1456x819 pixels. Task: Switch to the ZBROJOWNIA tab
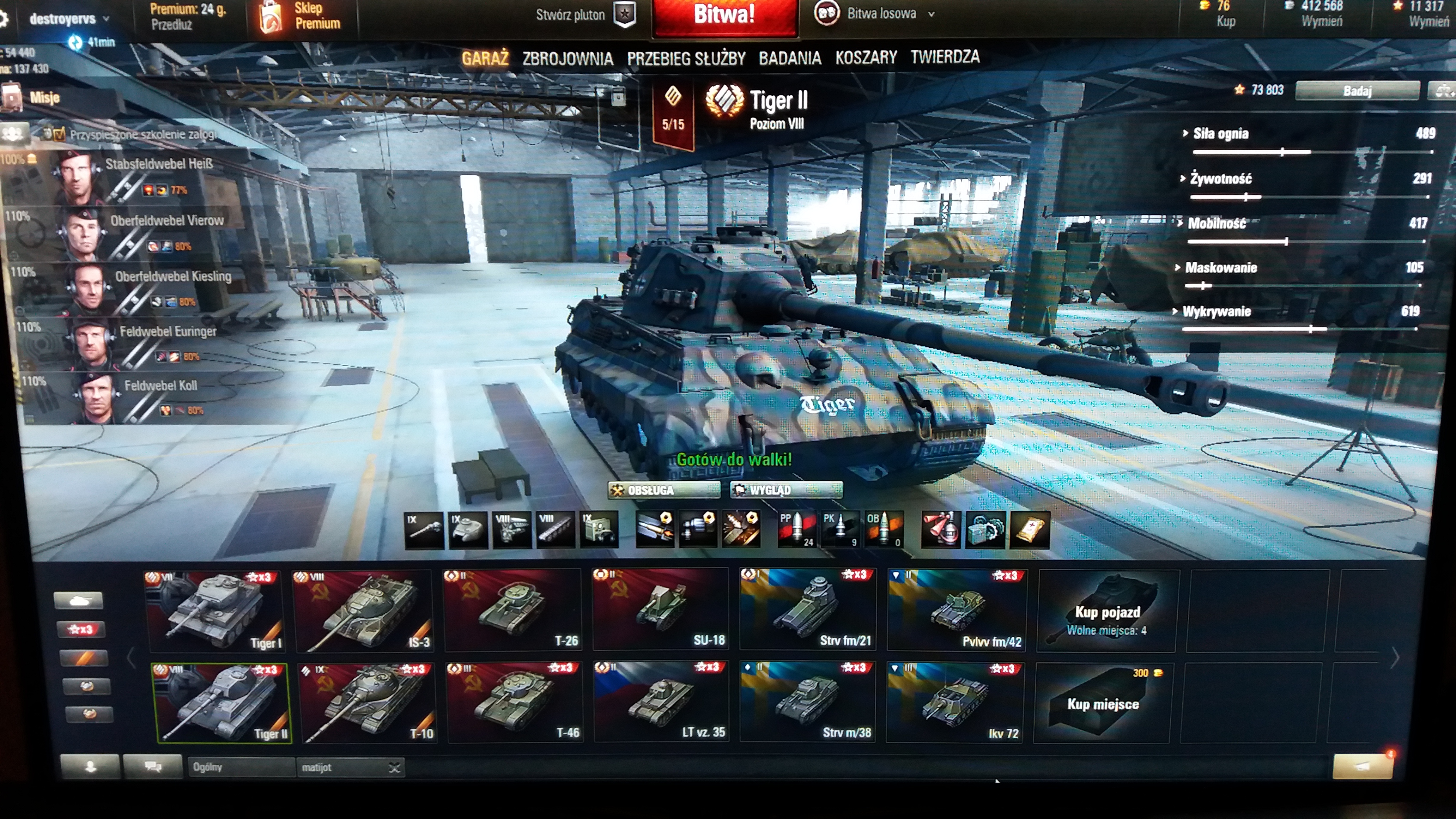568,58
